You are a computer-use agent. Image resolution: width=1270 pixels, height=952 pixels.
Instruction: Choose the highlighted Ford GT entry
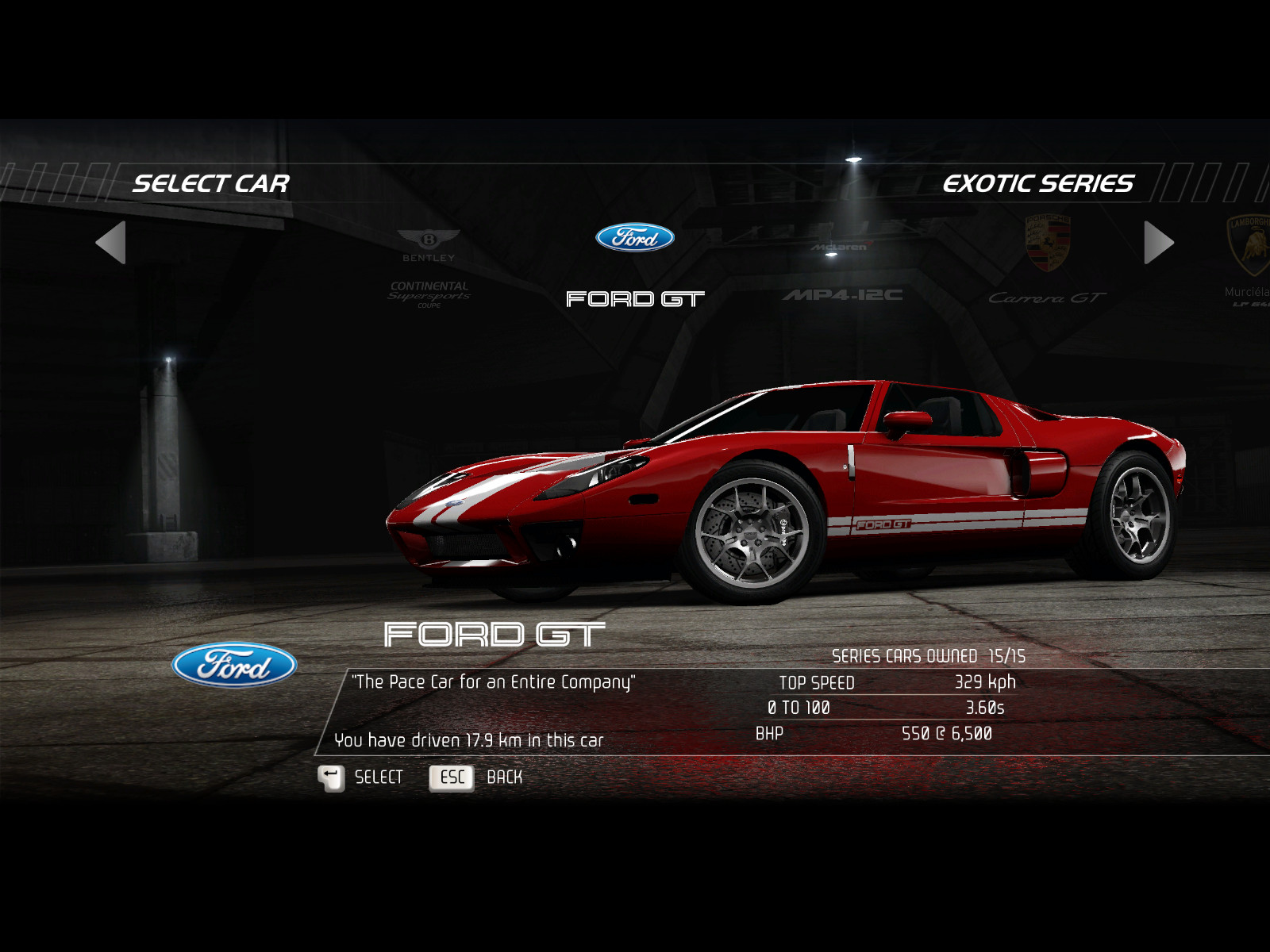pos(635,266)
